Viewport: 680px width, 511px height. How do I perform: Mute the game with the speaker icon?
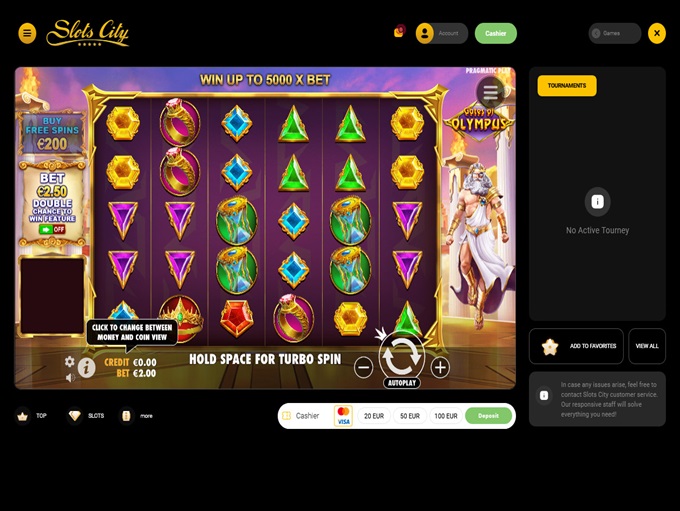click(x=70, y=377)
